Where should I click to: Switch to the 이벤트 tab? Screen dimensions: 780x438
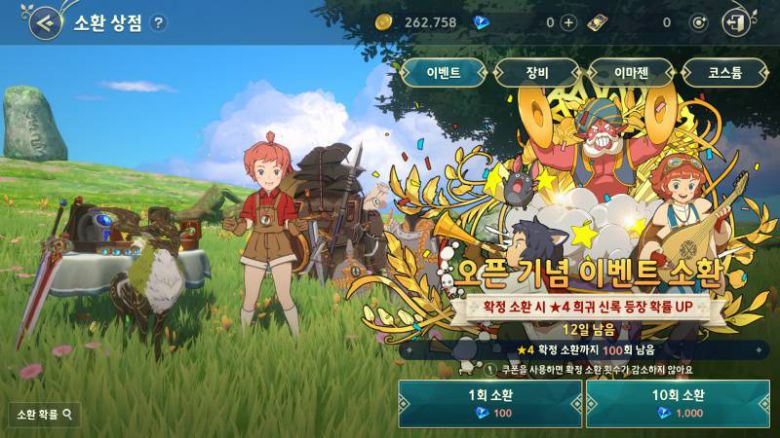point(443,73)
